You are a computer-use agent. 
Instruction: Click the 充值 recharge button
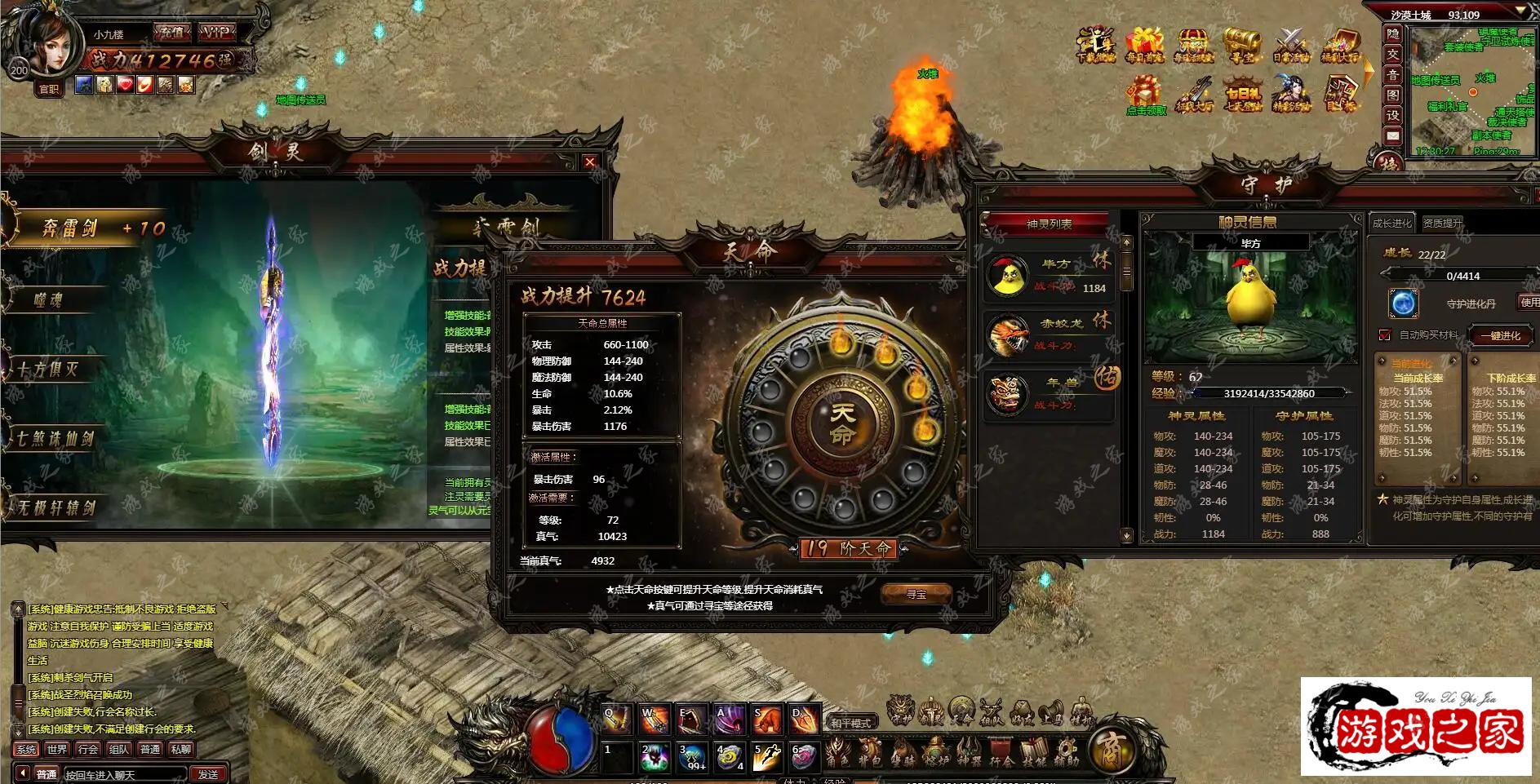pyautogui.click(x=172, y=33)
